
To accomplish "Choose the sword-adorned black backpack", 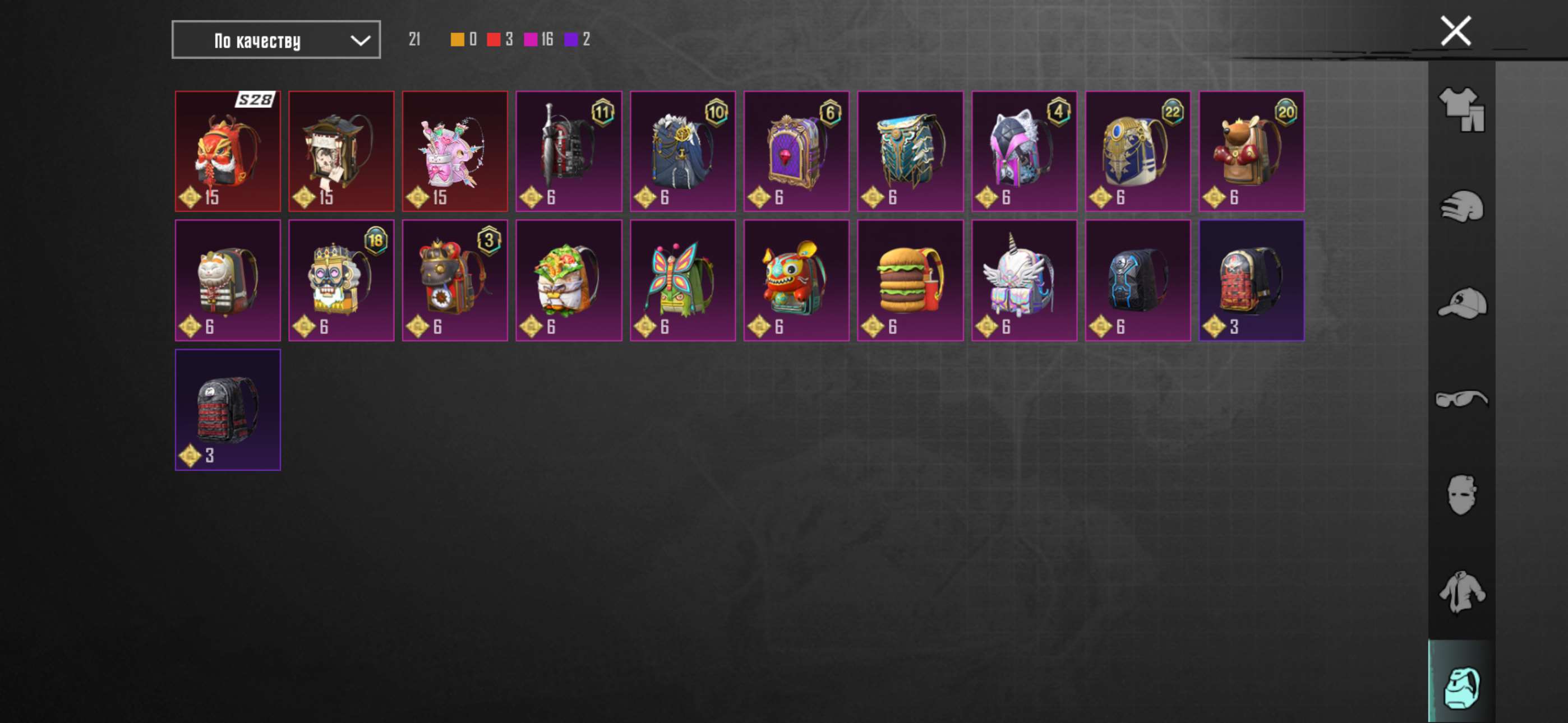I will (x=569, y=151).
